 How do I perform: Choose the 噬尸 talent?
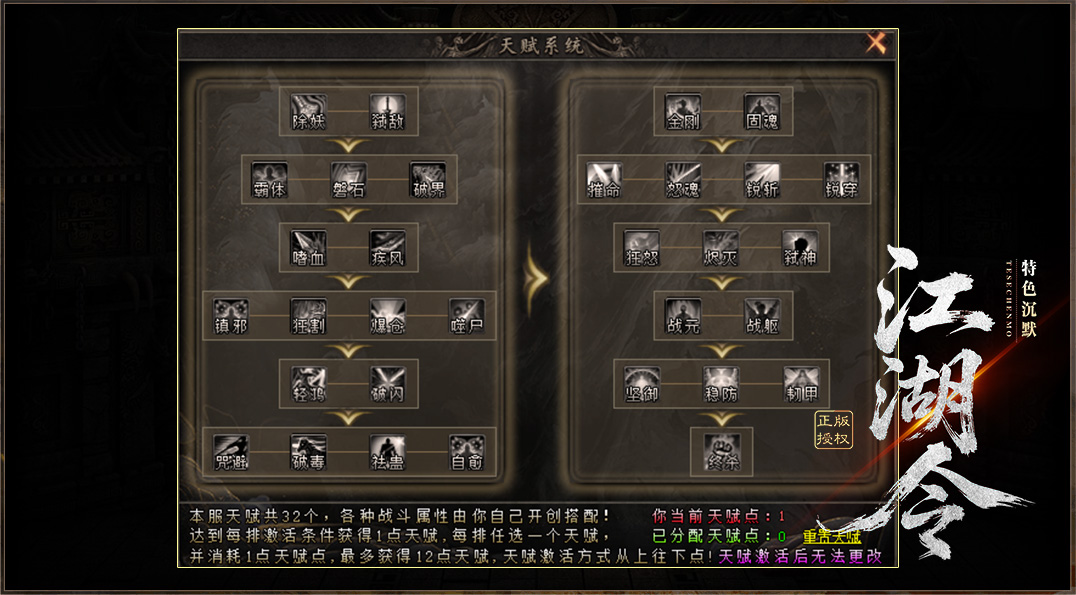coord(467,312)
